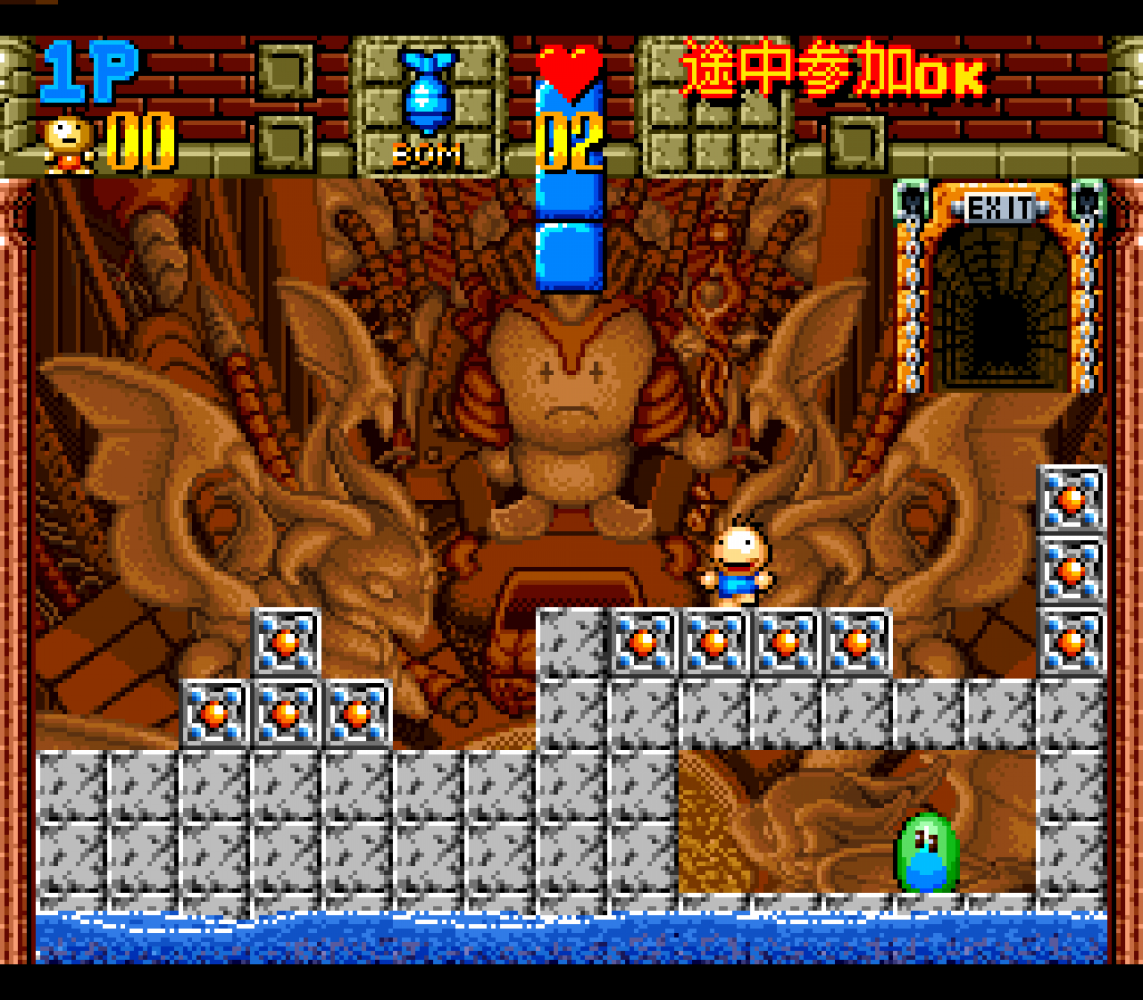Click the 途中参加OK join-in text
The height and width of the screenshot is (1000, 1143).
pyautogui.click(x=832, y=70)
